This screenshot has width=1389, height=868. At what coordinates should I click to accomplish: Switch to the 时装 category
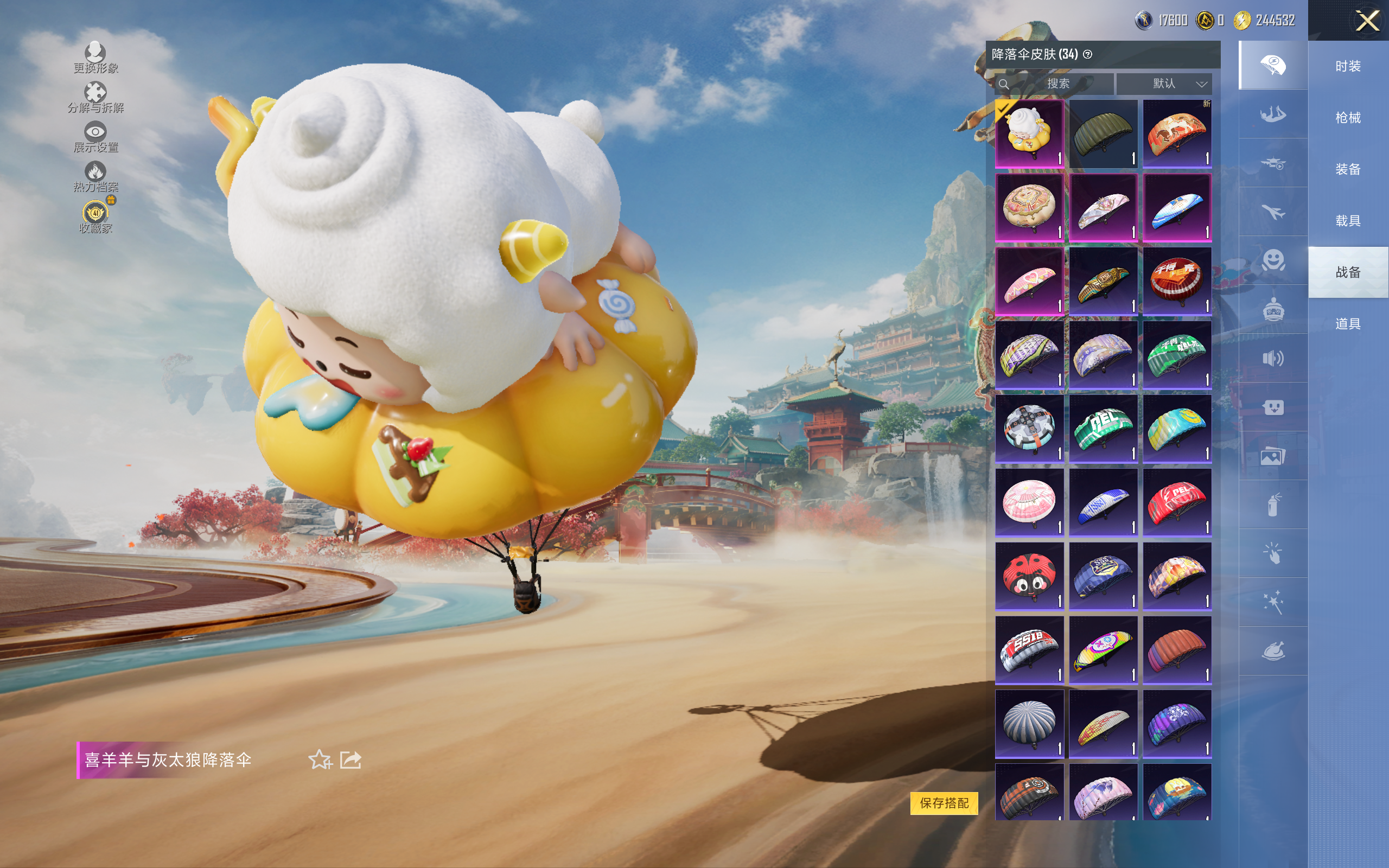[1348, 67]
